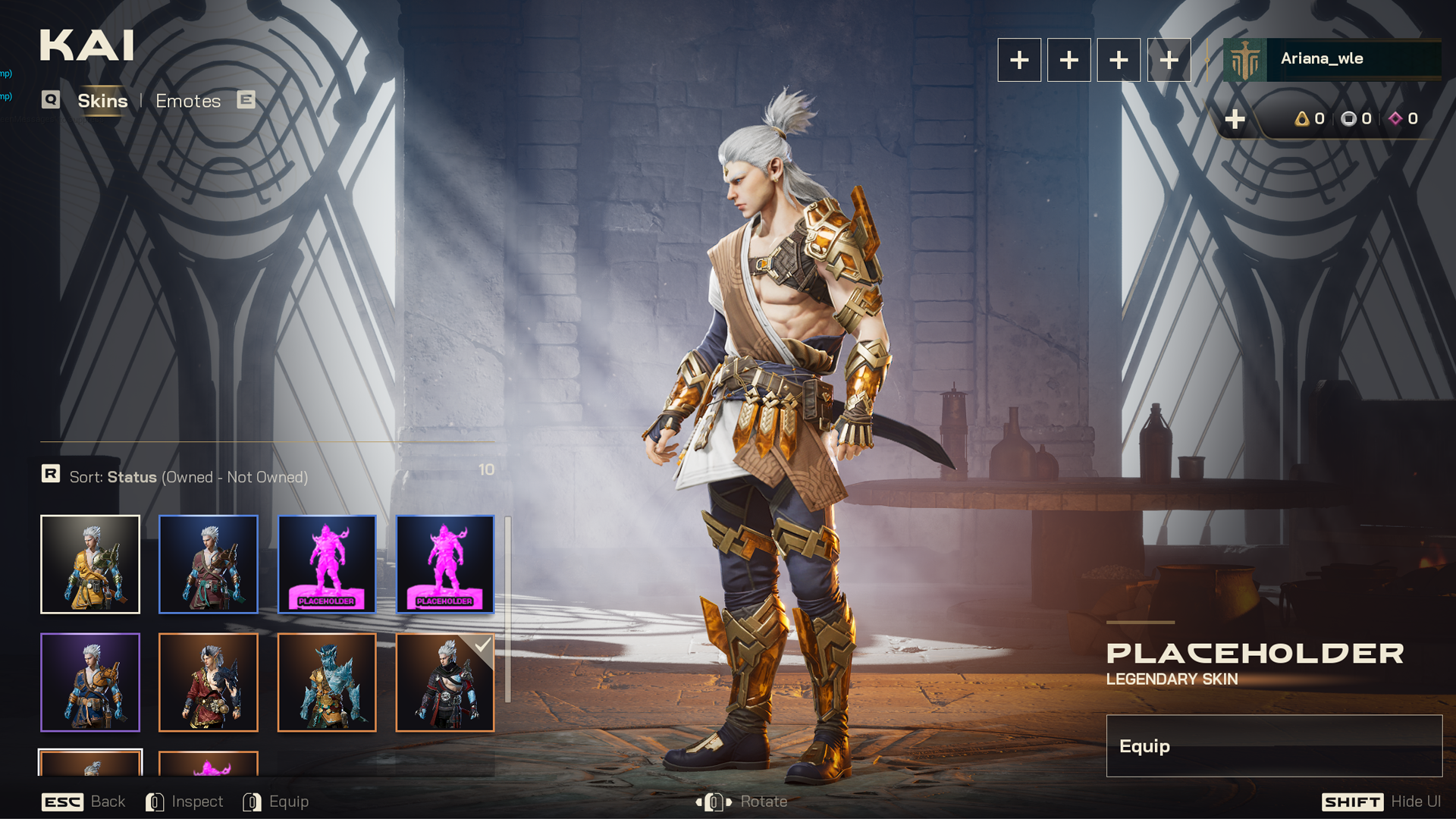Switch to the Emotes tab
Screen dimensions: 1456x819
(188, 101)
